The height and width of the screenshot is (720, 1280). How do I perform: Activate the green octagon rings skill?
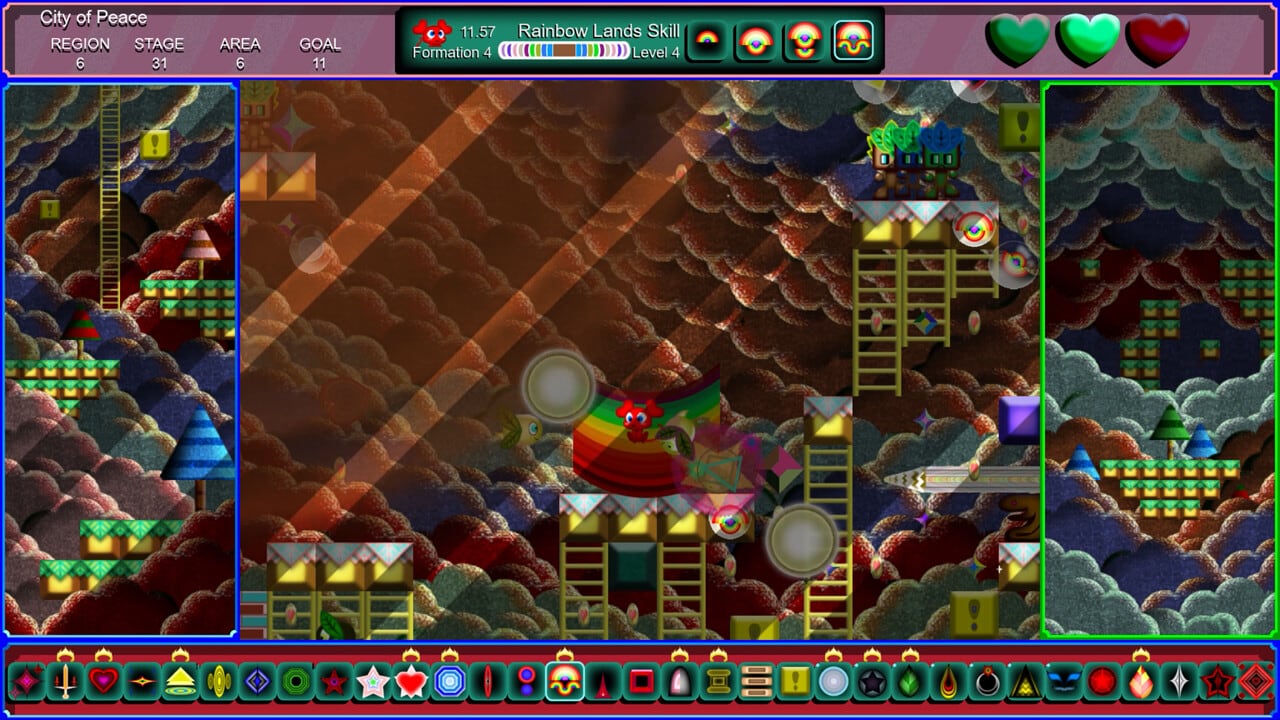[x=295, y=682]
